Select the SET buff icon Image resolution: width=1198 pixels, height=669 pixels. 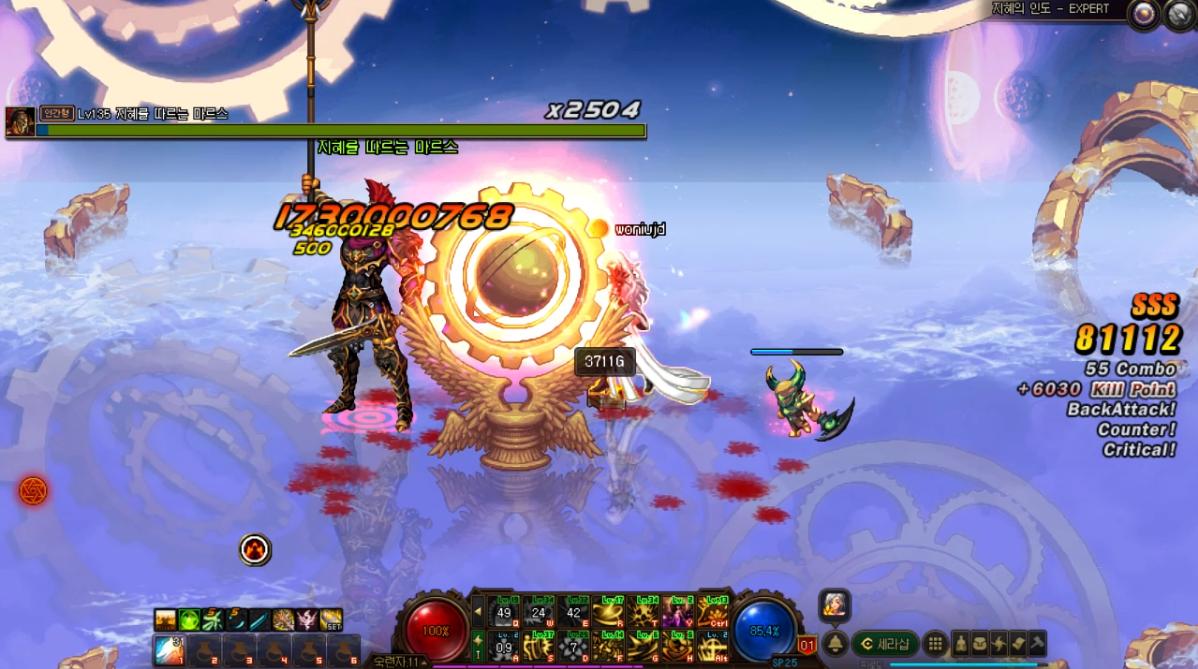coord(331,619)
